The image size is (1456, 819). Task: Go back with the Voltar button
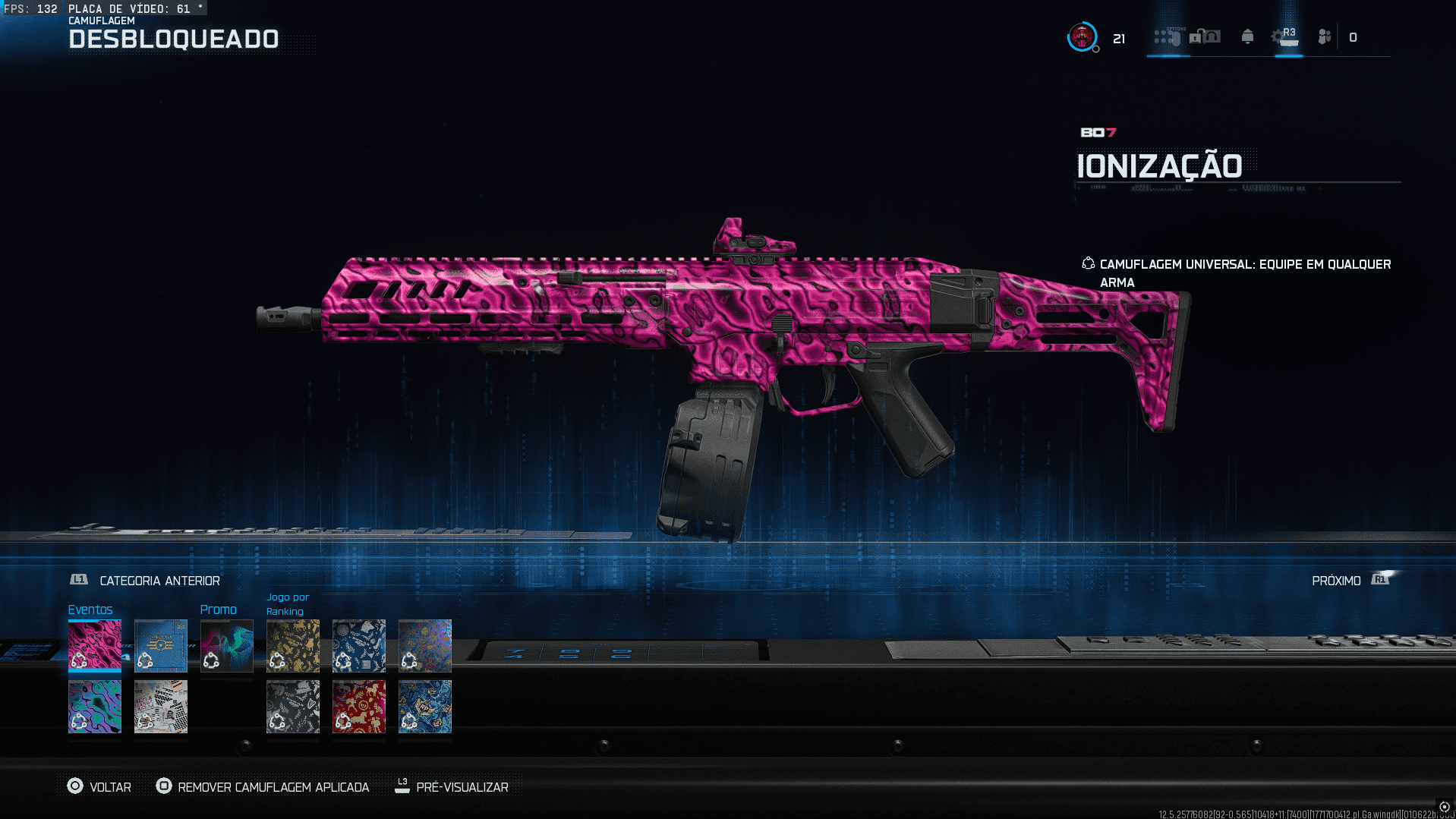pyautogui.click(x=99, y=787)
